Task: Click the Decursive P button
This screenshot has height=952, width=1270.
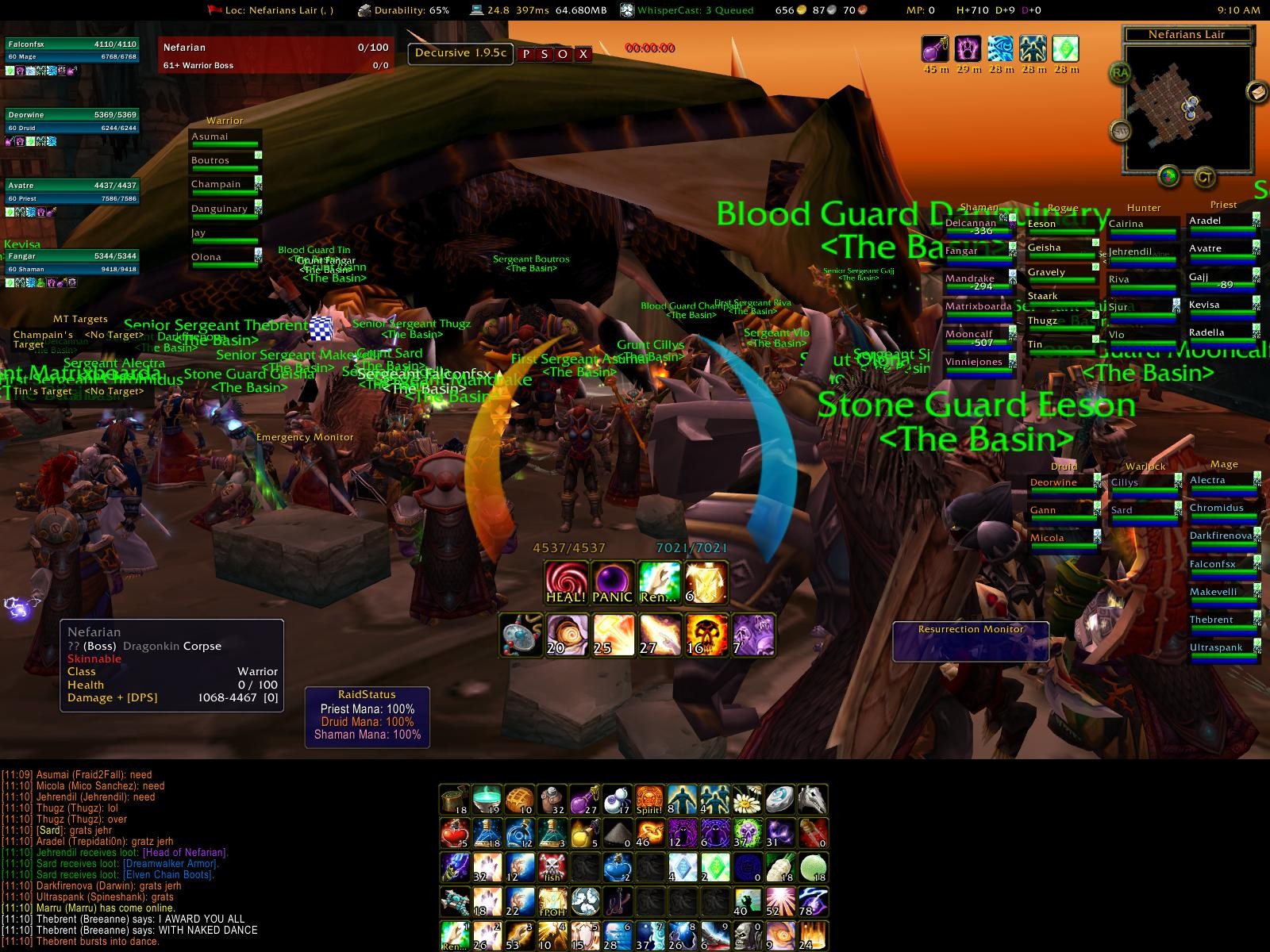Action: tap(525, 54)
